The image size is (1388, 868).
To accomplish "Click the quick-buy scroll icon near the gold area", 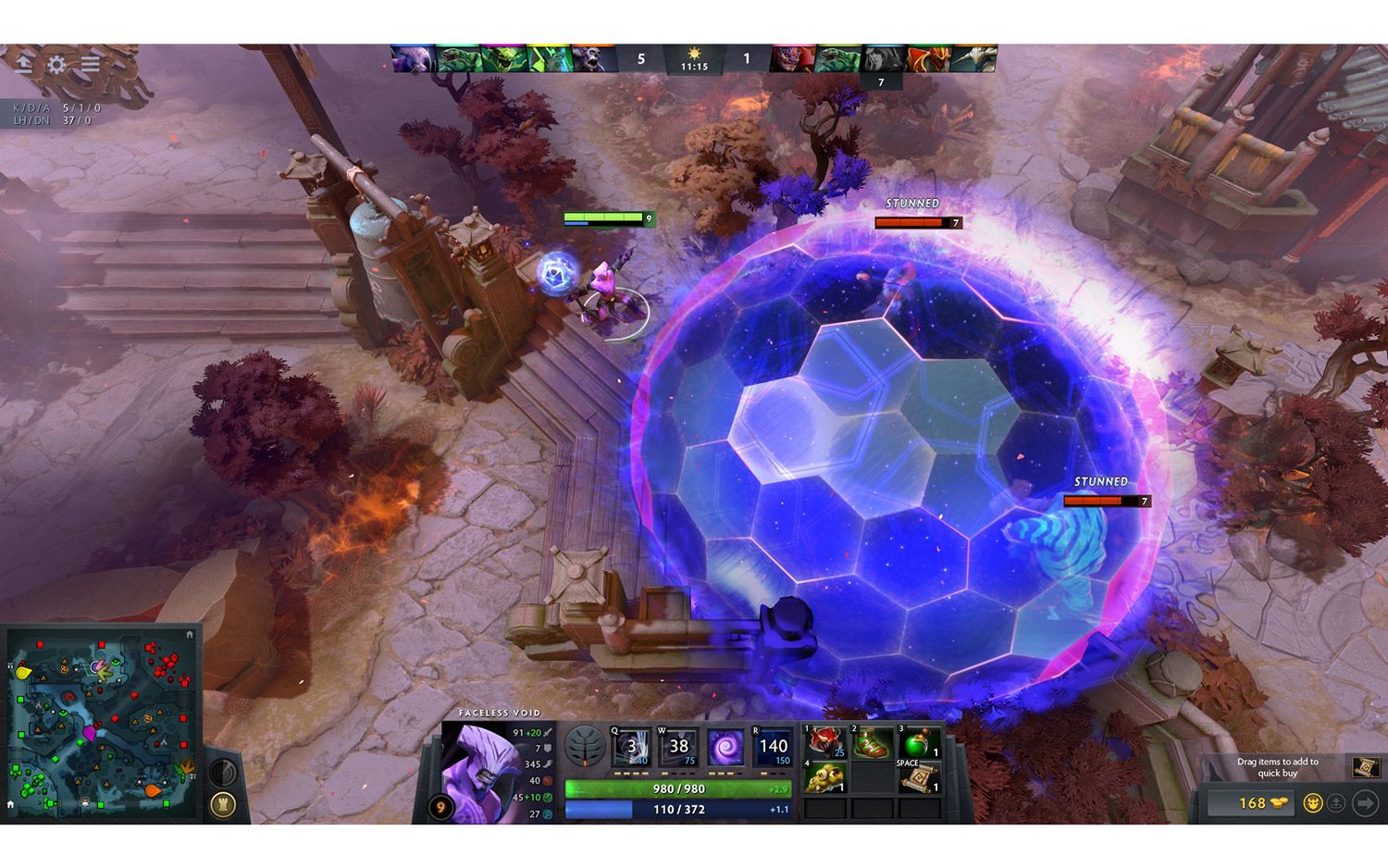I will point(1366,768).
